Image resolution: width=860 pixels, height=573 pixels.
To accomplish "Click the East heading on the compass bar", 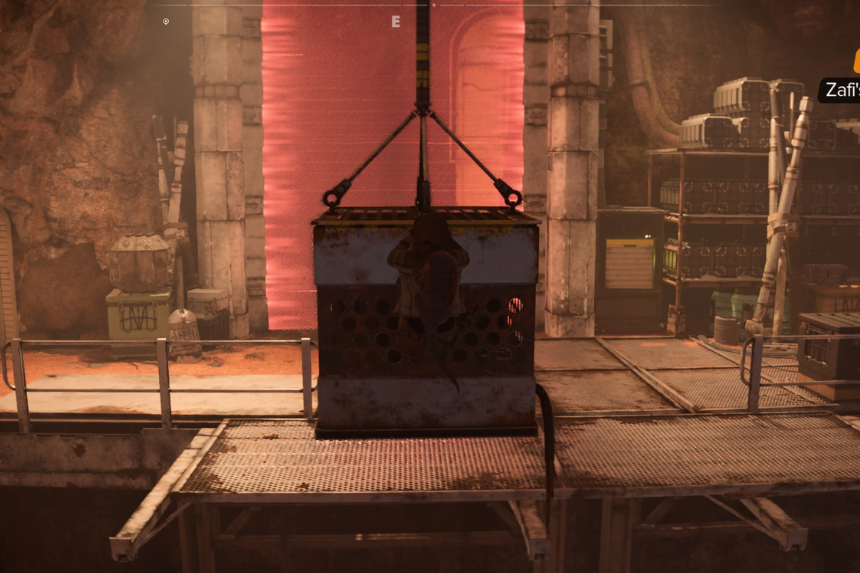I will (x=396, y=21).
